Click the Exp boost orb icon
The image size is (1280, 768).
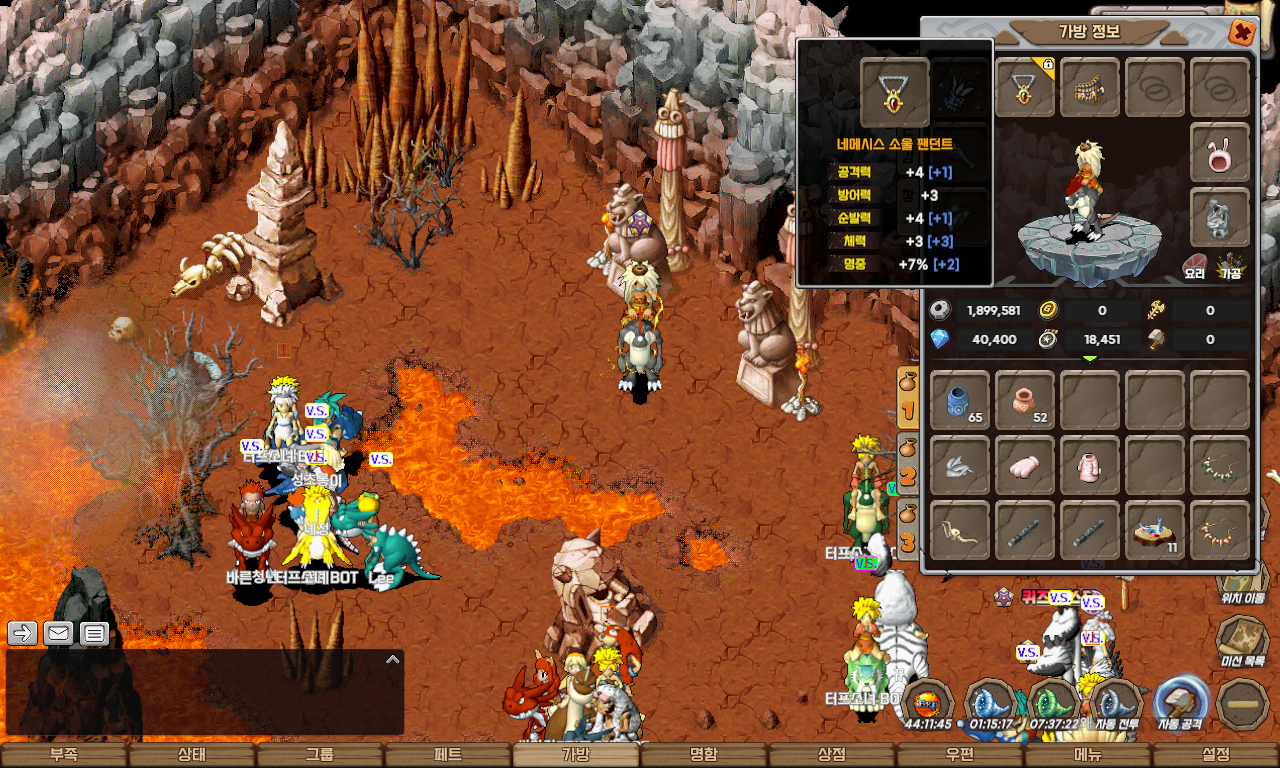[926, 700]
